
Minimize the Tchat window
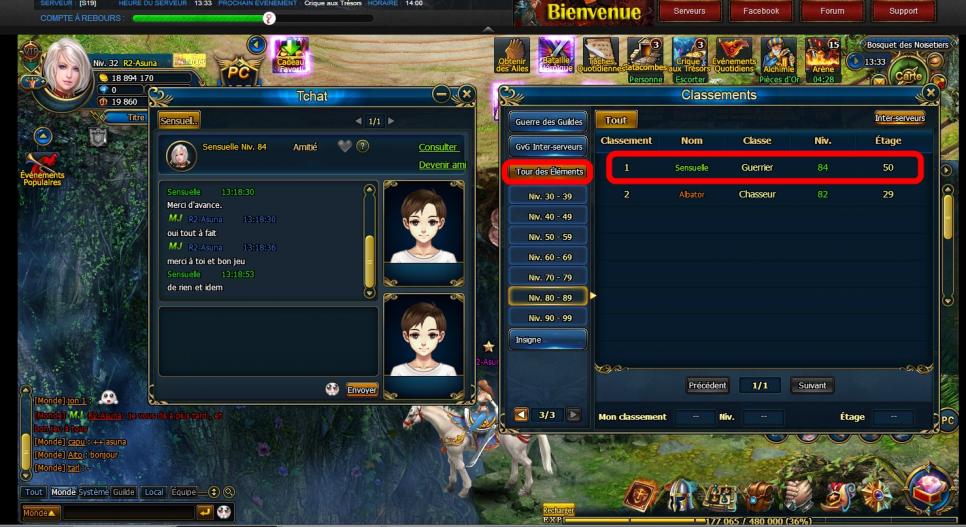tap(441, 94)
